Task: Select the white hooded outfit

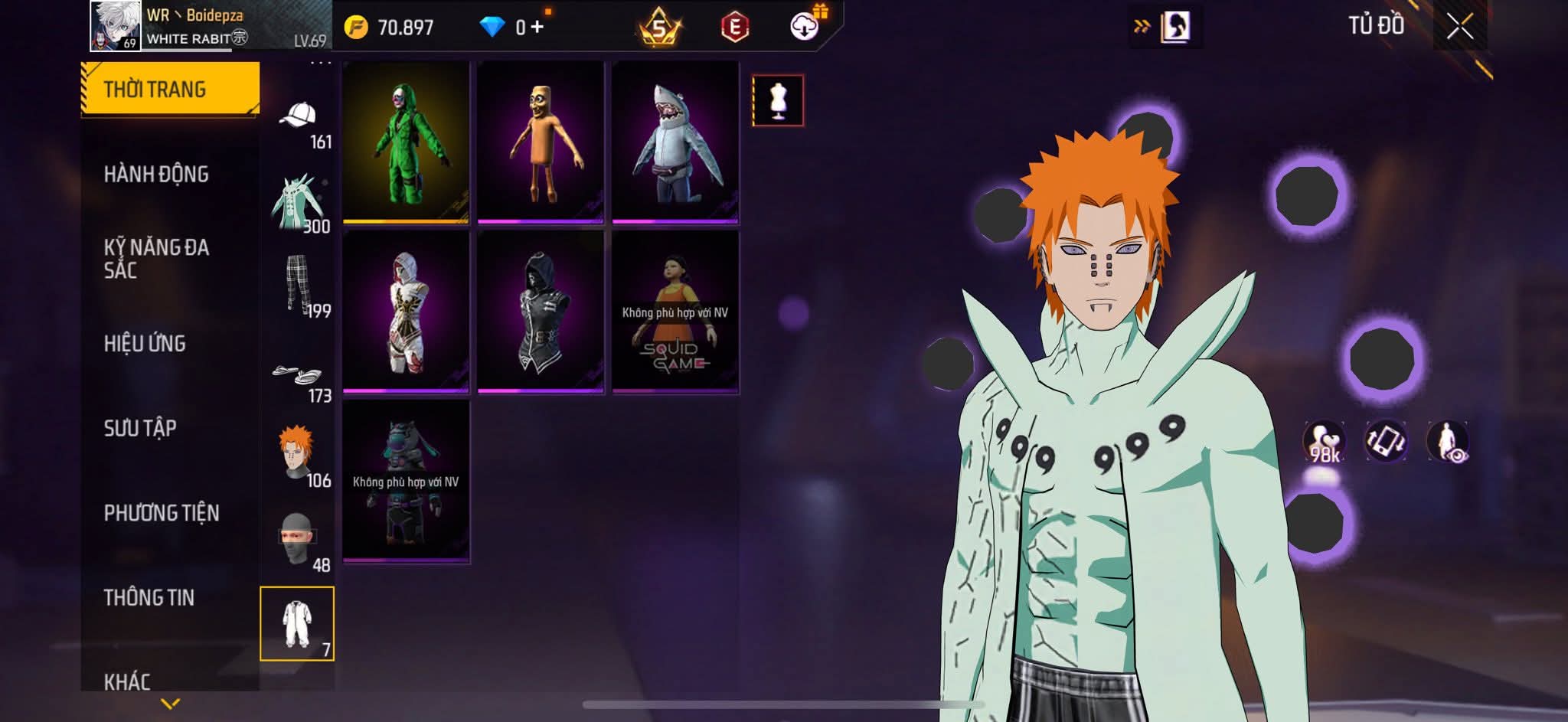Action: click(x=406, y=312)
